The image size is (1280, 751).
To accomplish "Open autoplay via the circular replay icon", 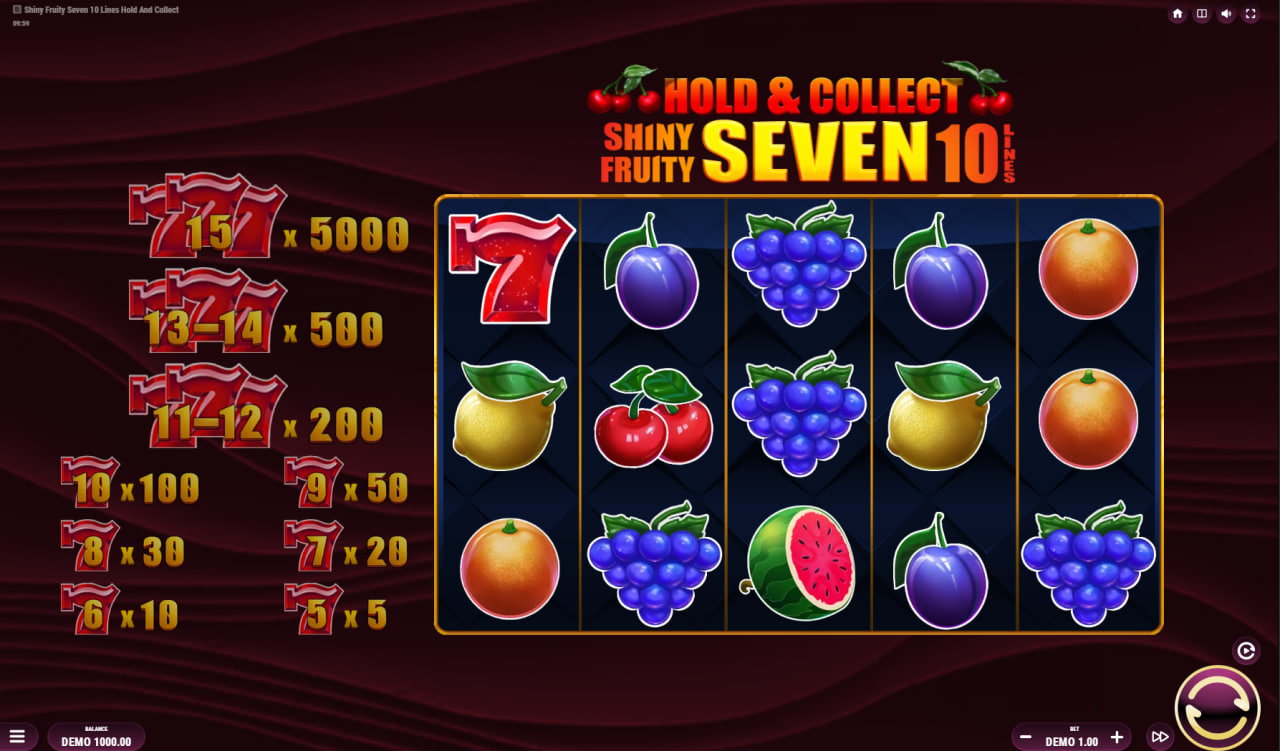I will [1246, 649].
